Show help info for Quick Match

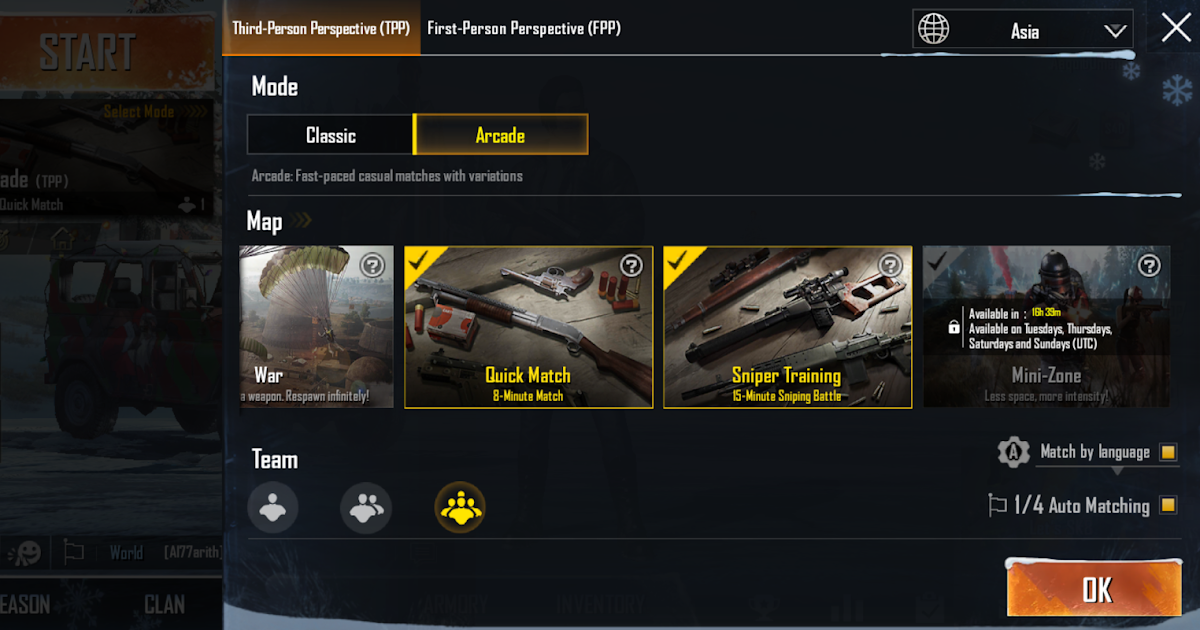[x=631, y=265]
